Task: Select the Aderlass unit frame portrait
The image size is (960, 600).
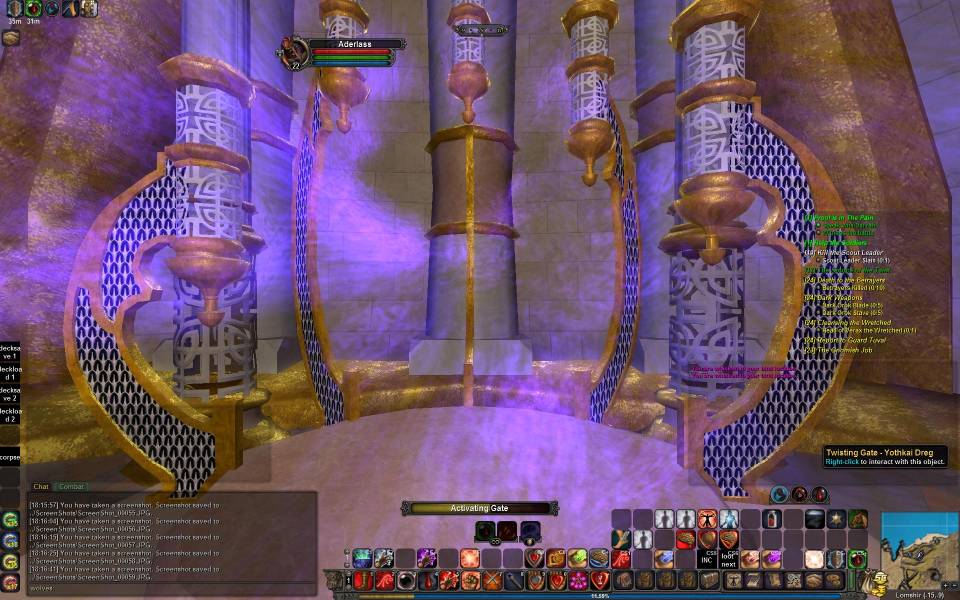Action: [x=294, y=51]
